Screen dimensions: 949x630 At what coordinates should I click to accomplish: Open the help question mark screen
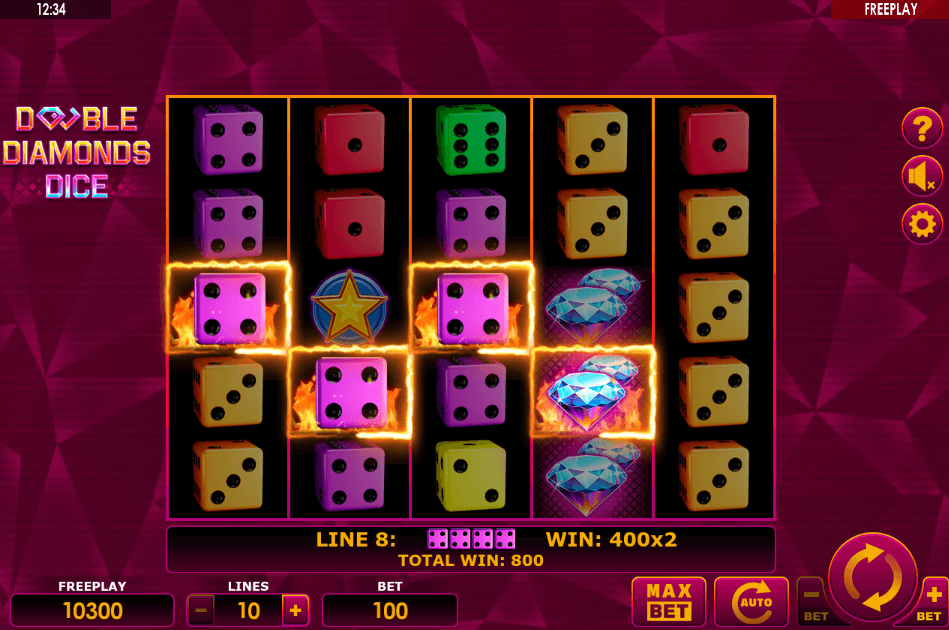point(921,128)
